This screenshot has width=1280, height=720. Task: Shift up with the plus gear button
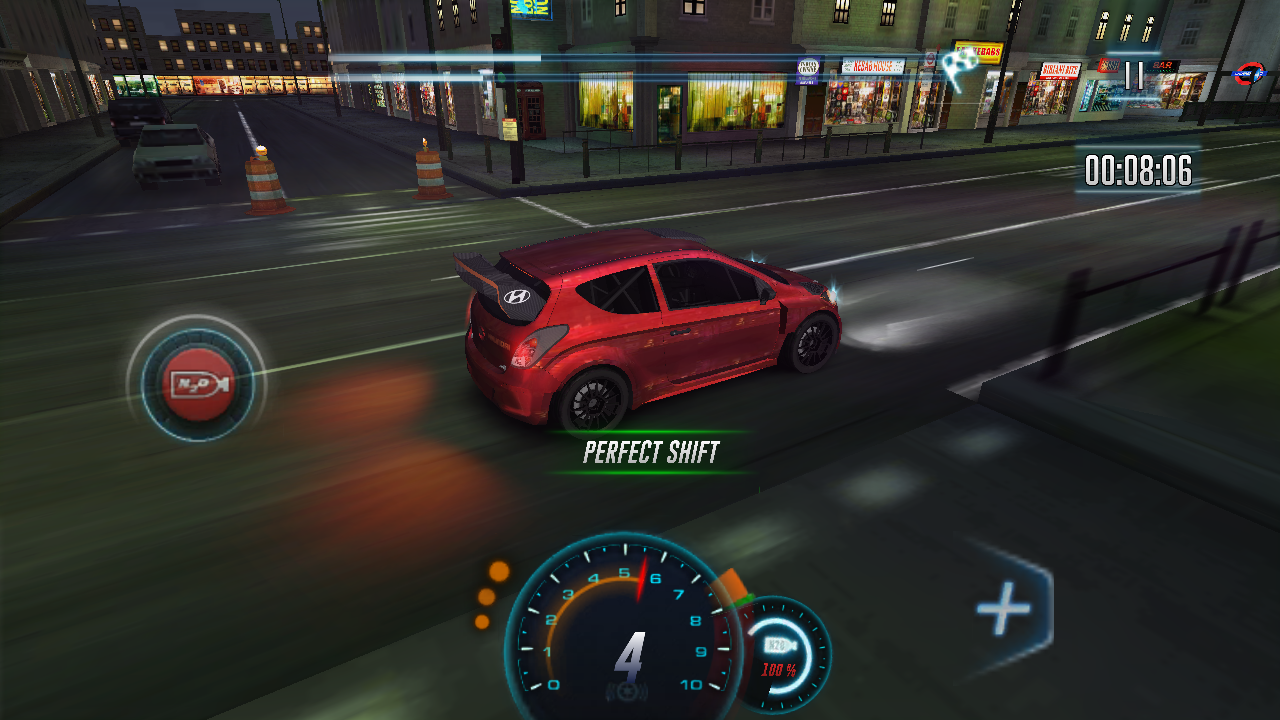(x=1005, y=607)
